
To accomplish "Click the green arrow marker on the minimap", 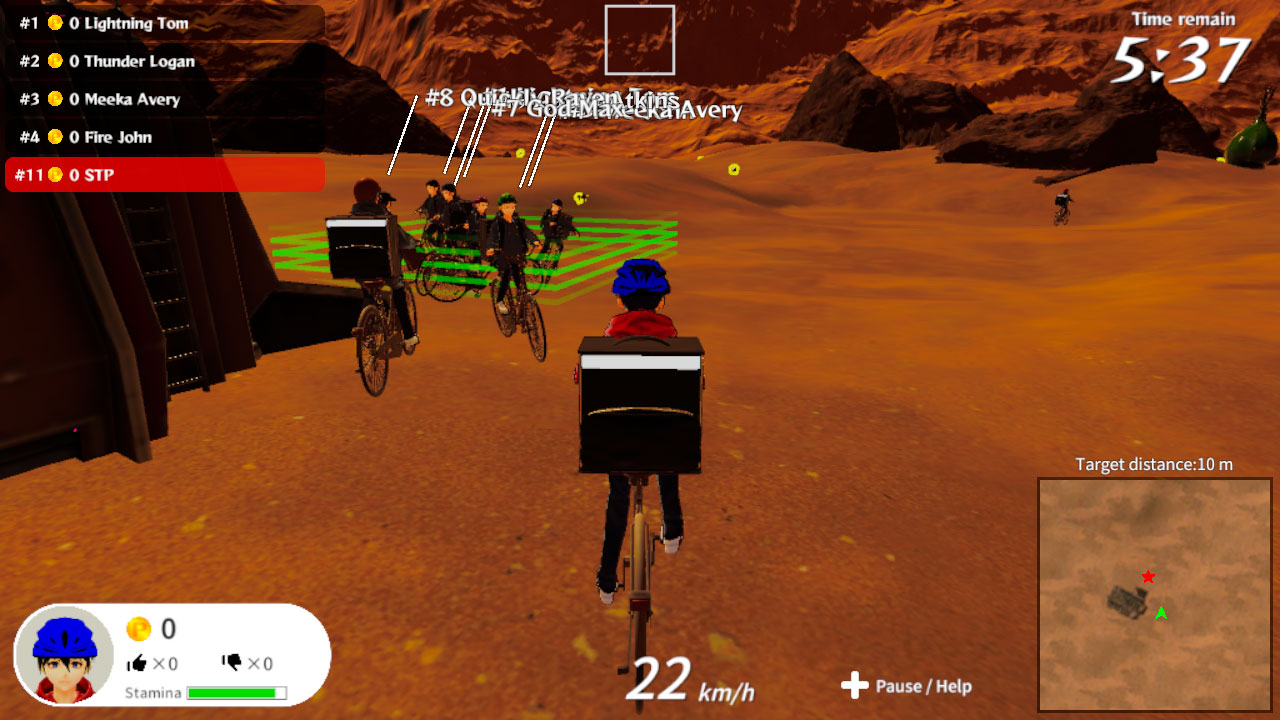I will click(x=1161, y=611).
